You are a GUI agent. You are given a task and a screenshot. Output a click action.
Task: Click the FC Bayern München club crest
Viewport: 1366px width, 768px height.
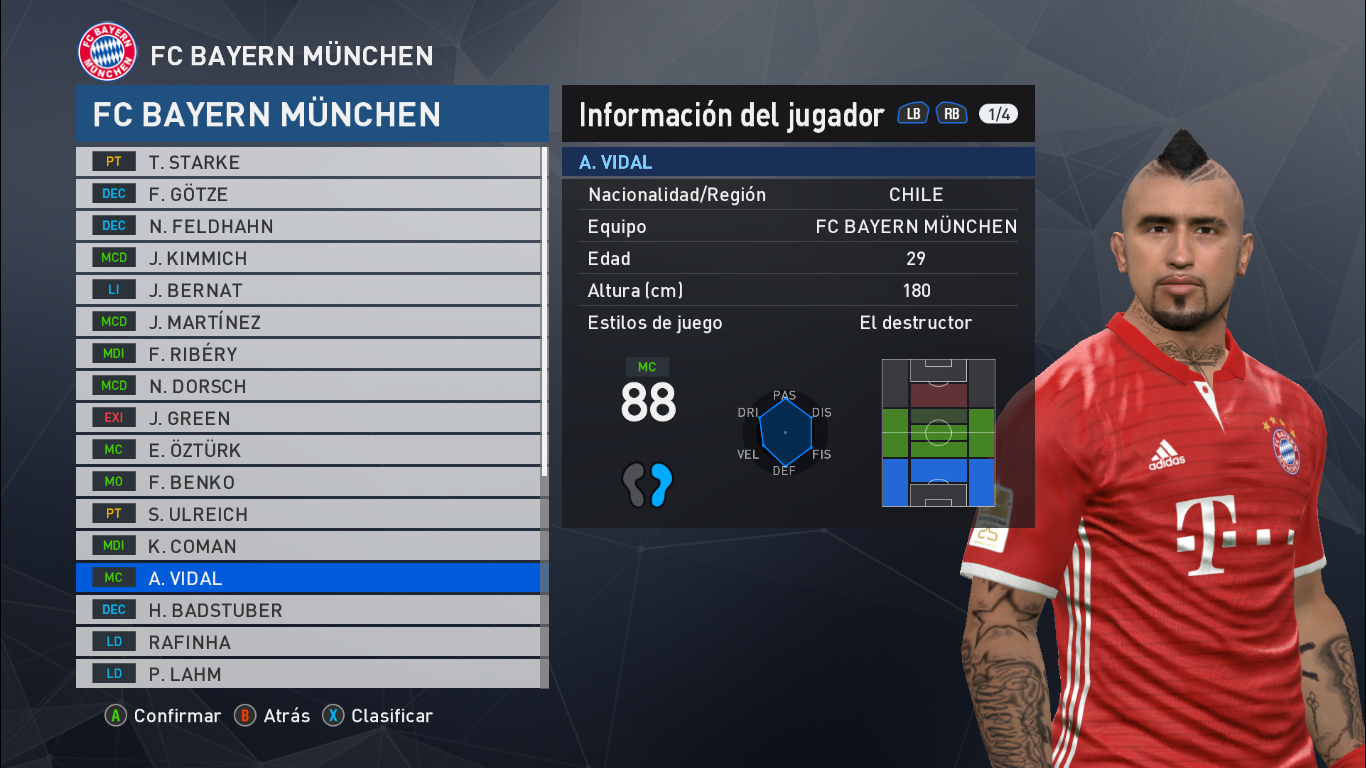(105, 48)
